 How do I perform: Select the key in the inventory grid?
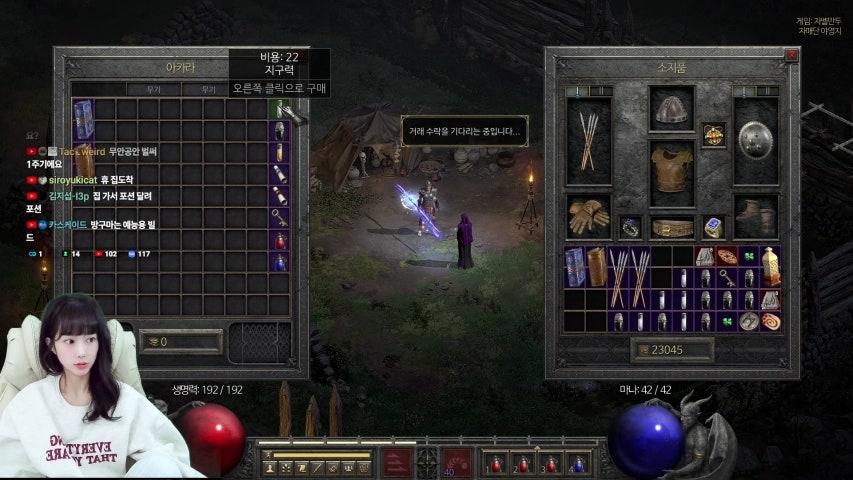(x=727, y=277)
